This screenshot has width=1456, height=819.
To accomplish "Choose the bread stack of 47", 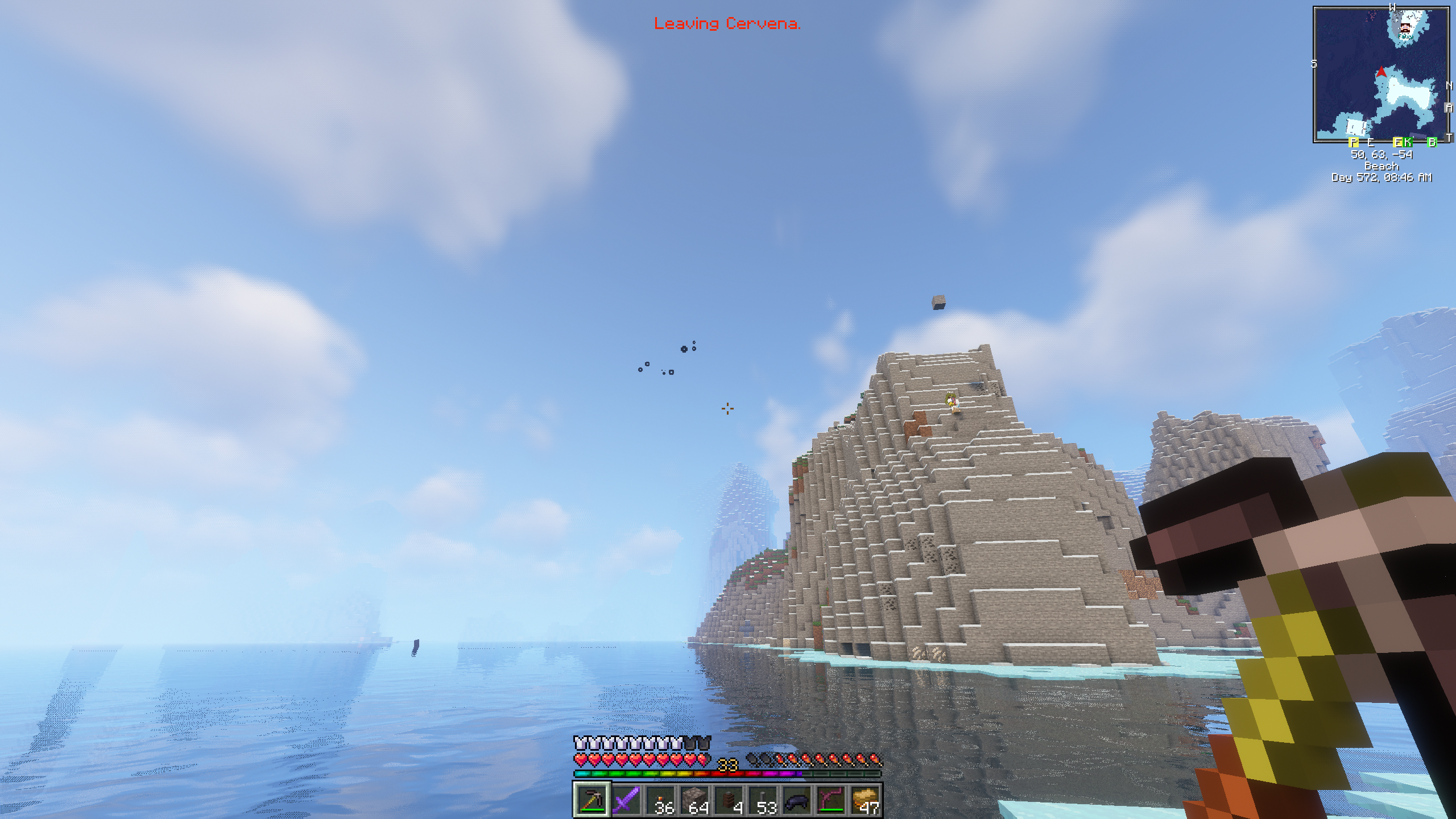I will [x=865, y=800].
